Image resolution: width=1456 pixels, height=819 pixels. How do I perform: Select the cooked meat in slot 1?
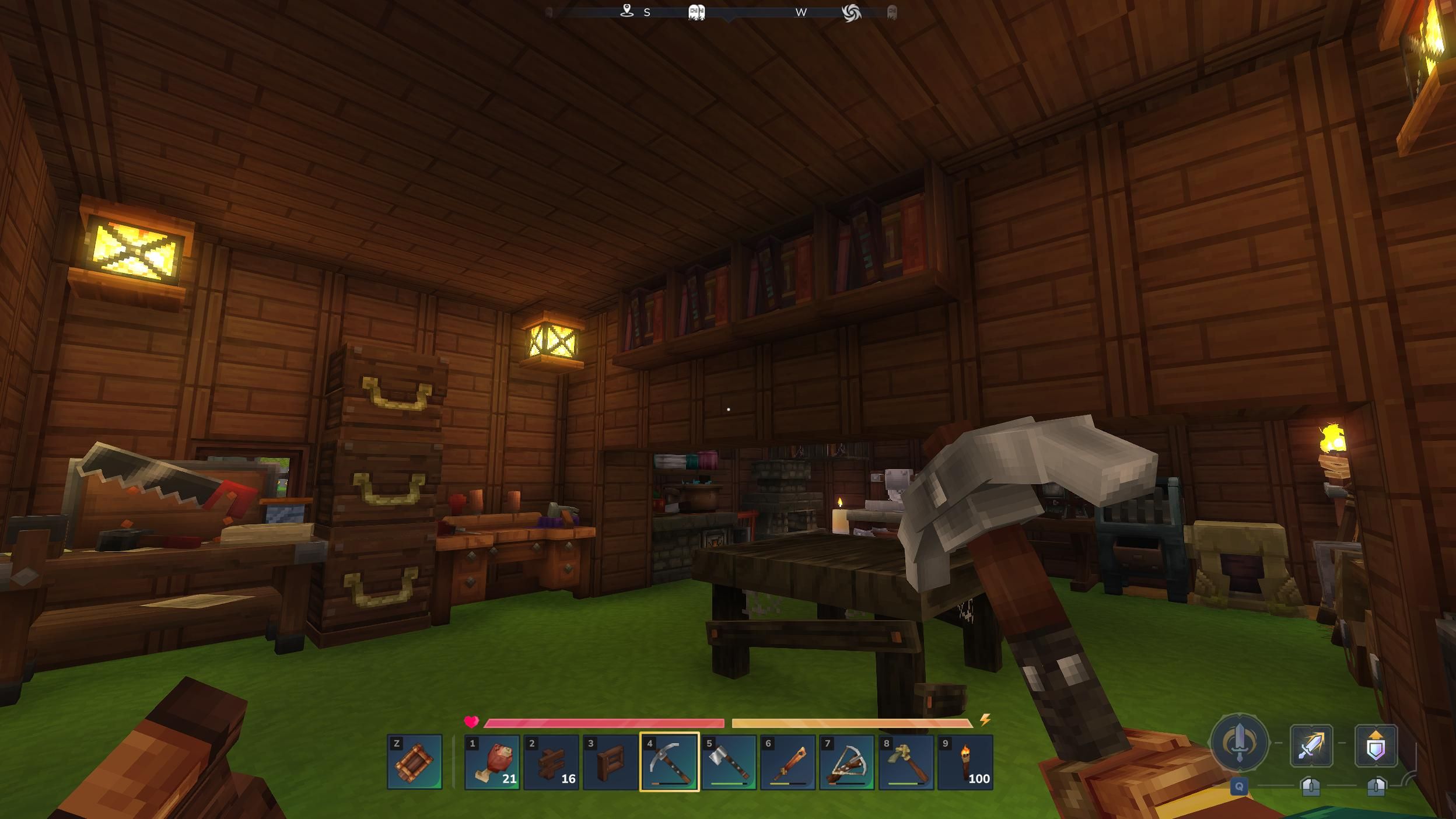[492, 761]
